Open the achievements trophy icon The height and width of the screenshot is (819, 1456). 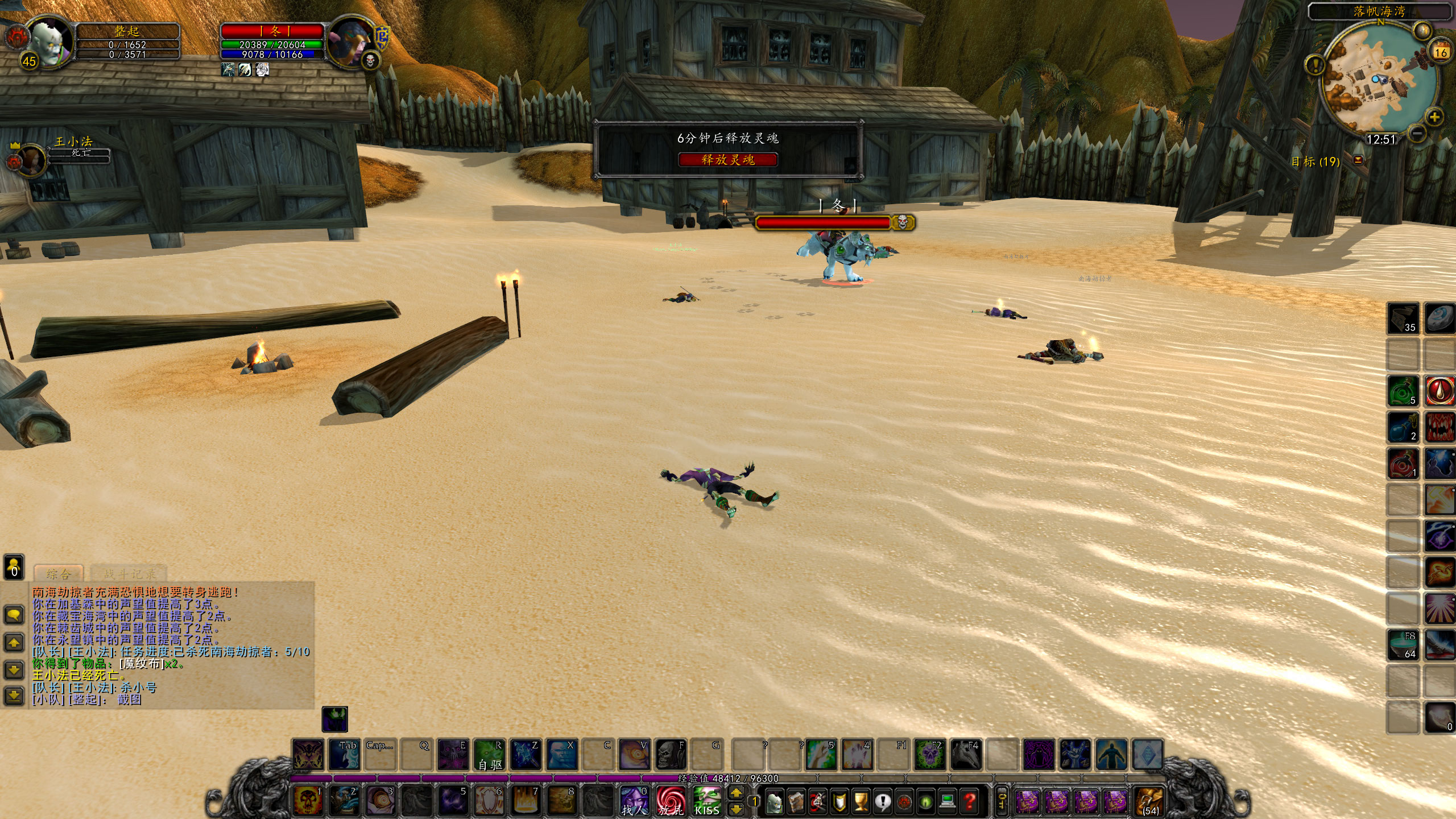point(861,802)
